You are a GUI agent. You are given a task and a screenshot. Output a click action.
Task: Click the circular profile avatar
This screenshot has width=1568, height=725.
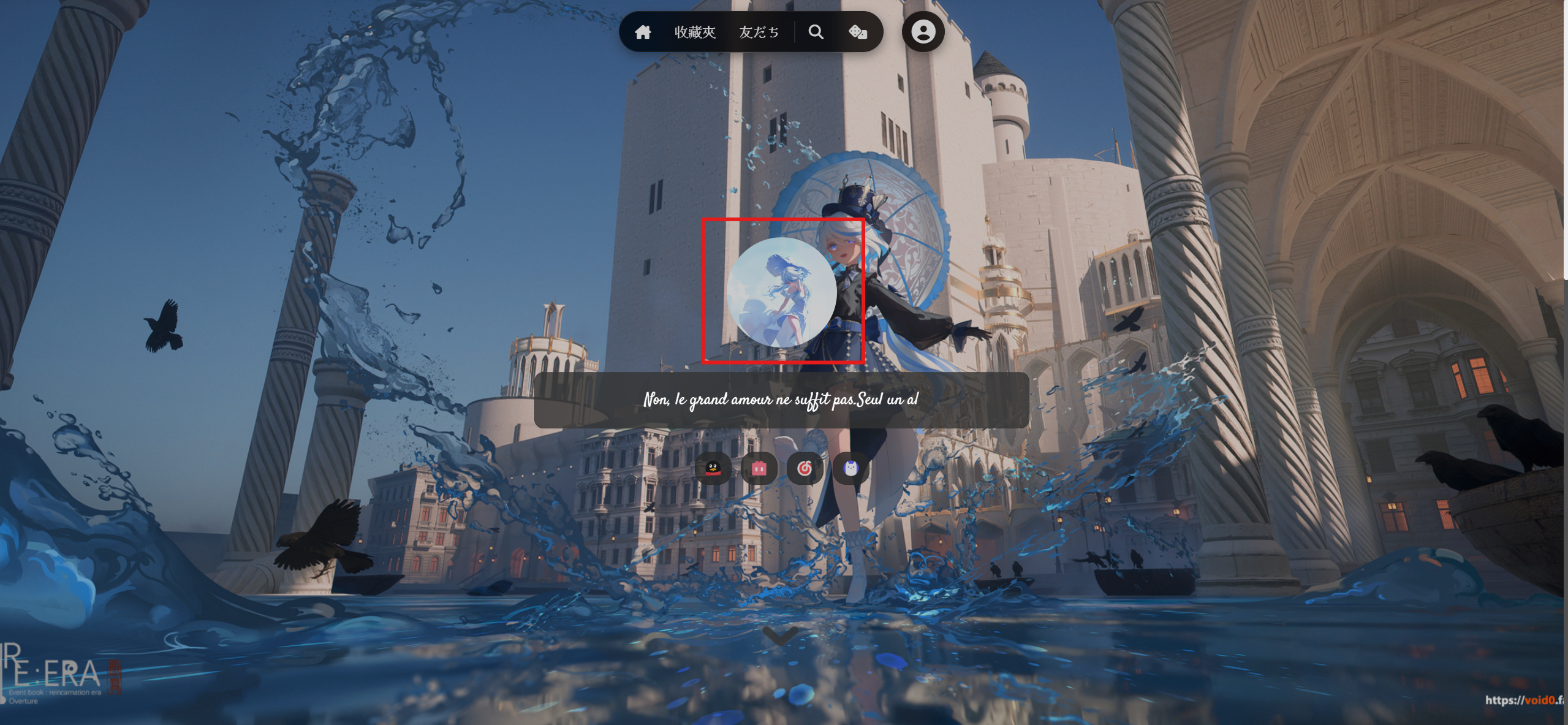(x=781, y=292)
